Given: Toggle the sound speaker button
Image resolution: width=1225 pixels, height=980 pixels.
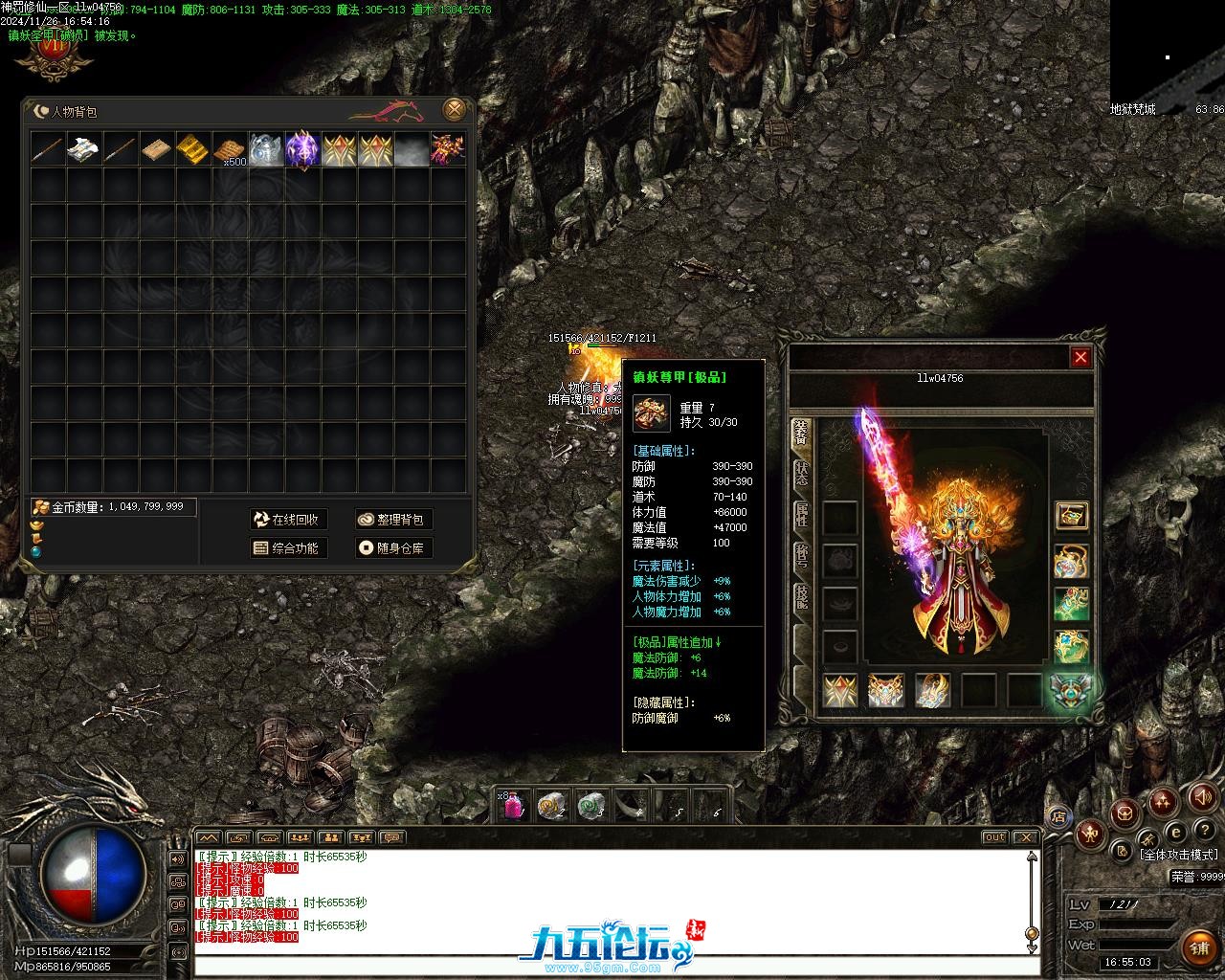Looking at the screenshot, I should (x=1201, y=796).
